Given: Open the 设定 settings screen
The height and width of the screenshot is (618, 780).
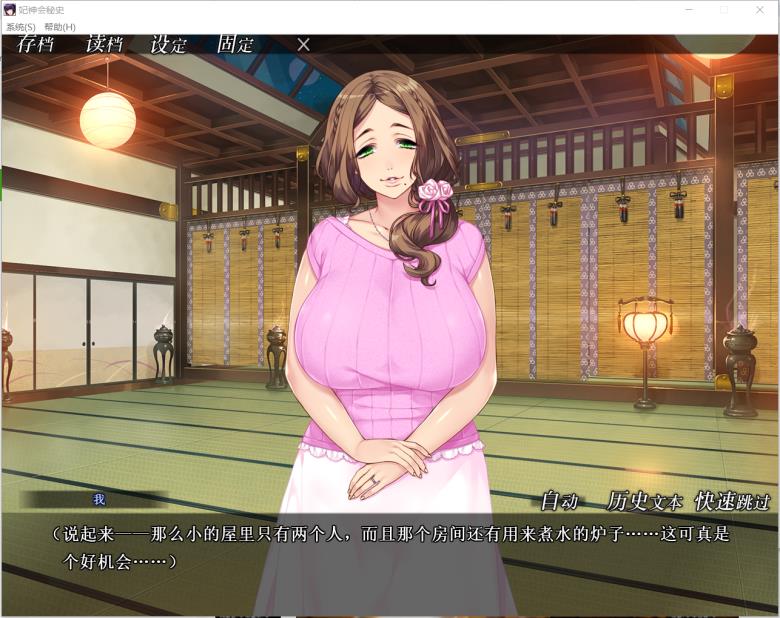Looking at the screenshot, I should 168,44.
